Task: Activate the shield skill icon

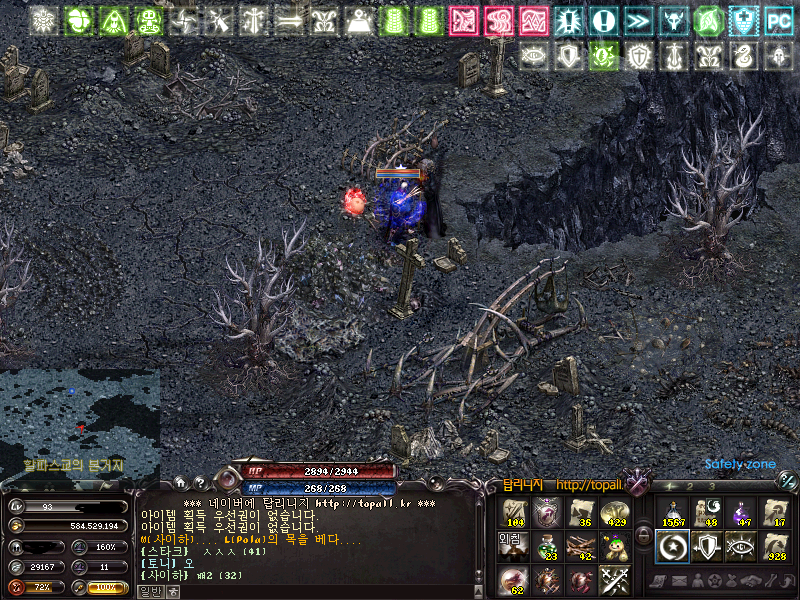Action: [x=707, y=546]
